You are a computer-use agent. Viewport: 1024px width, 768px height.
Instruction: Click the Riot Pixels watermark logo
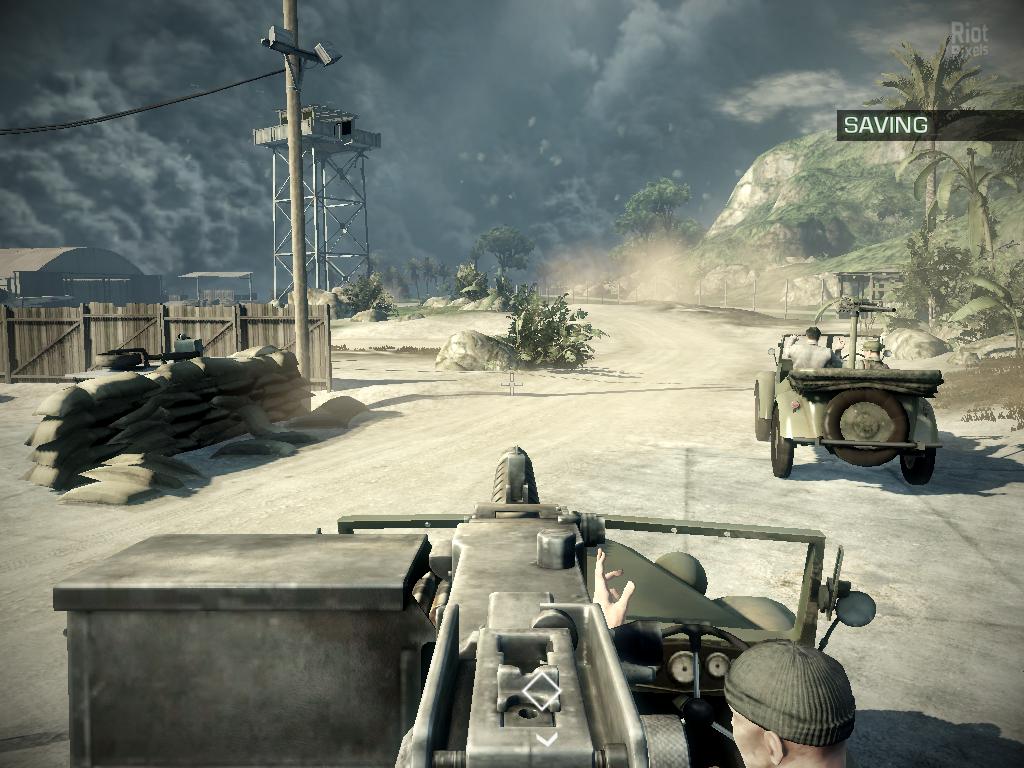click(968, 39)
